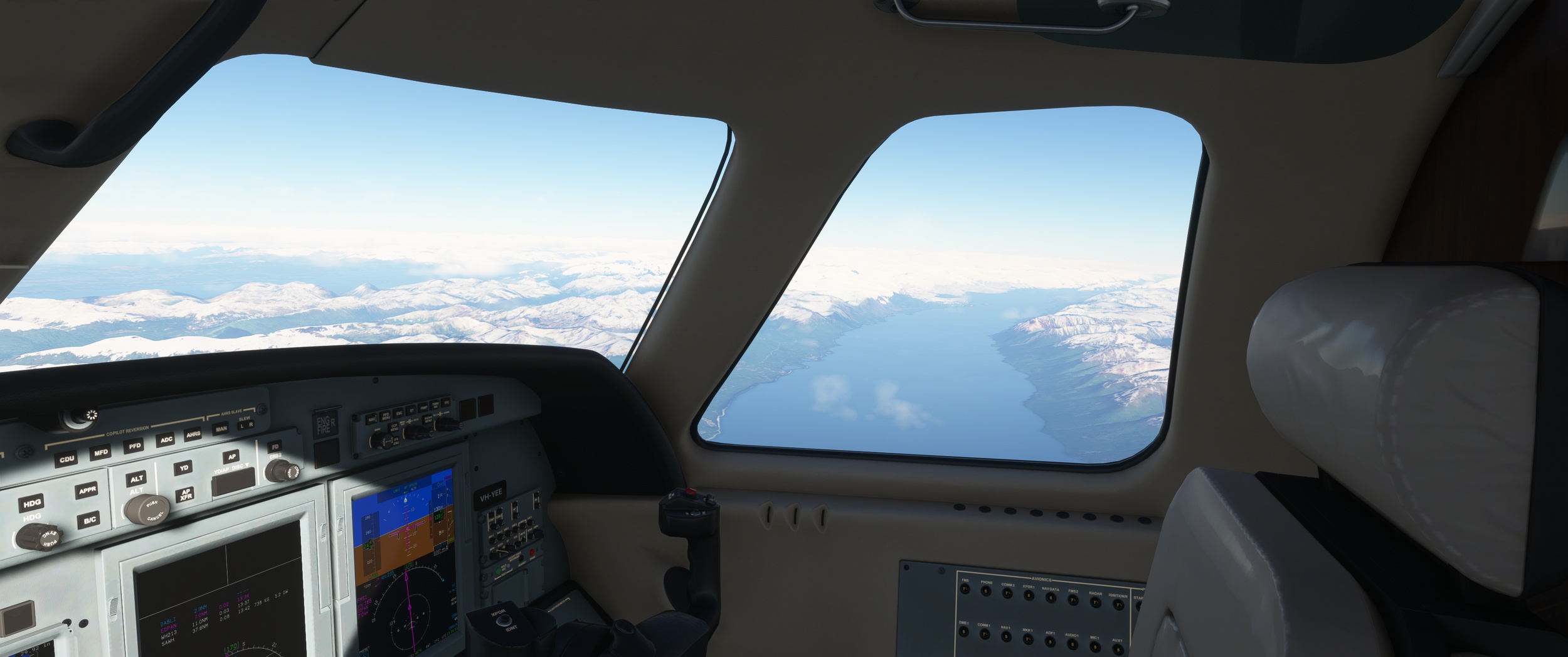1568x657 pixels.
Task: Select the CDU copilot reversion button
Action: 66,459
